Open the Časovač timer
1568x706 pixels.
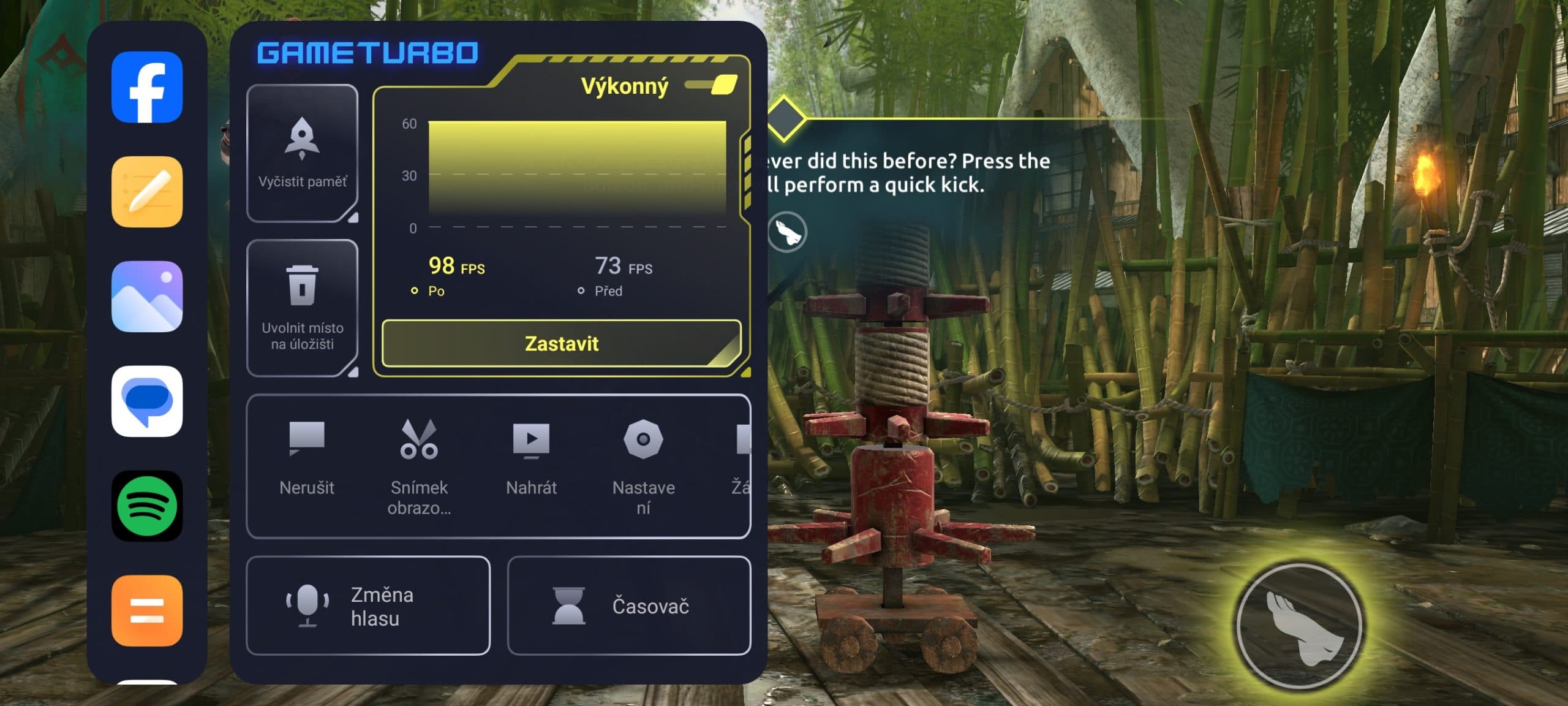click(x=629, y=605)
